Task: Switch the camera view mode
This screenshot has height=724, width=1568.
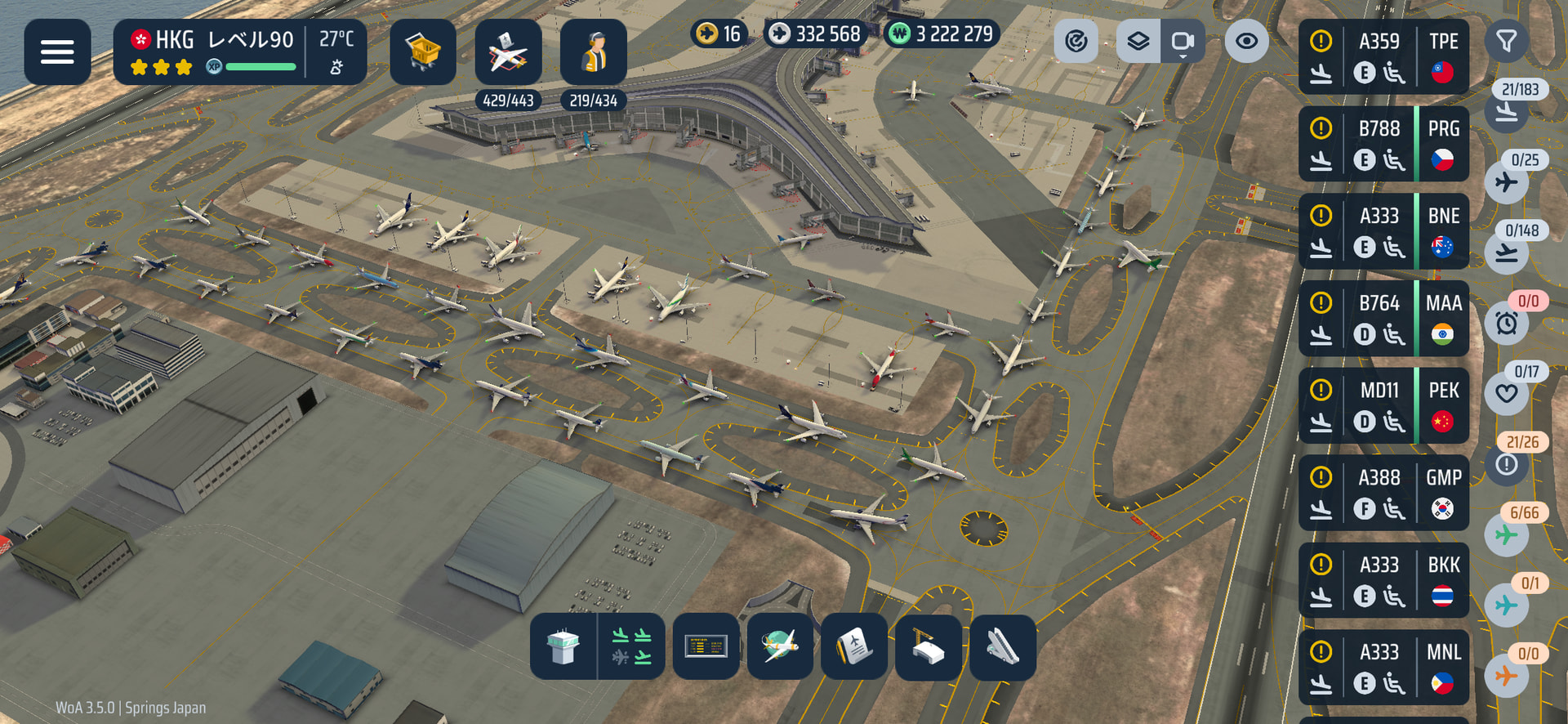Action: 1183,41
